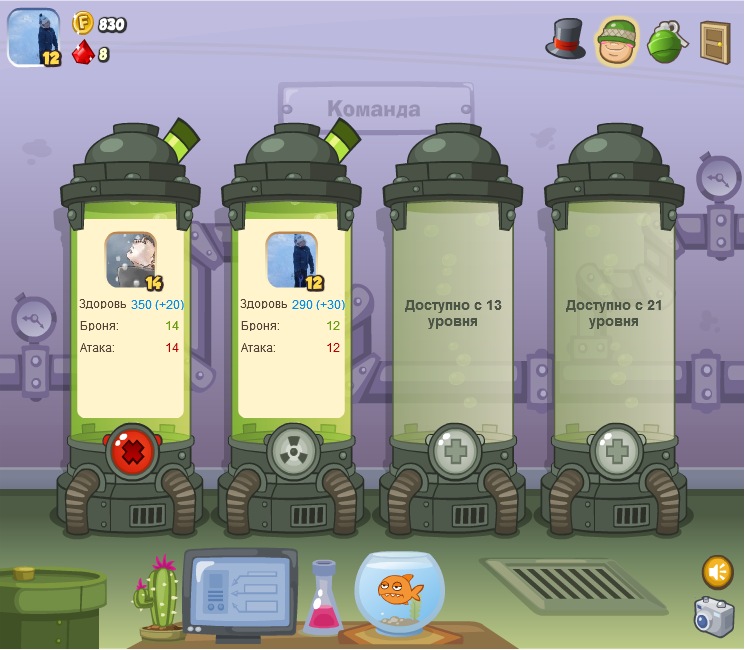Toggle the sound speaker button
Viewport: 745px width, 650px height.
coord(717,572)
